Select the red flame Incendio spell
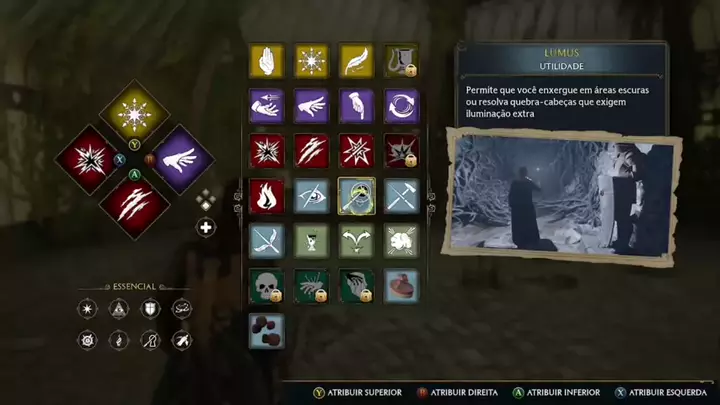The height and width of the screenshot is (405, 720). (x=266, y=196)
